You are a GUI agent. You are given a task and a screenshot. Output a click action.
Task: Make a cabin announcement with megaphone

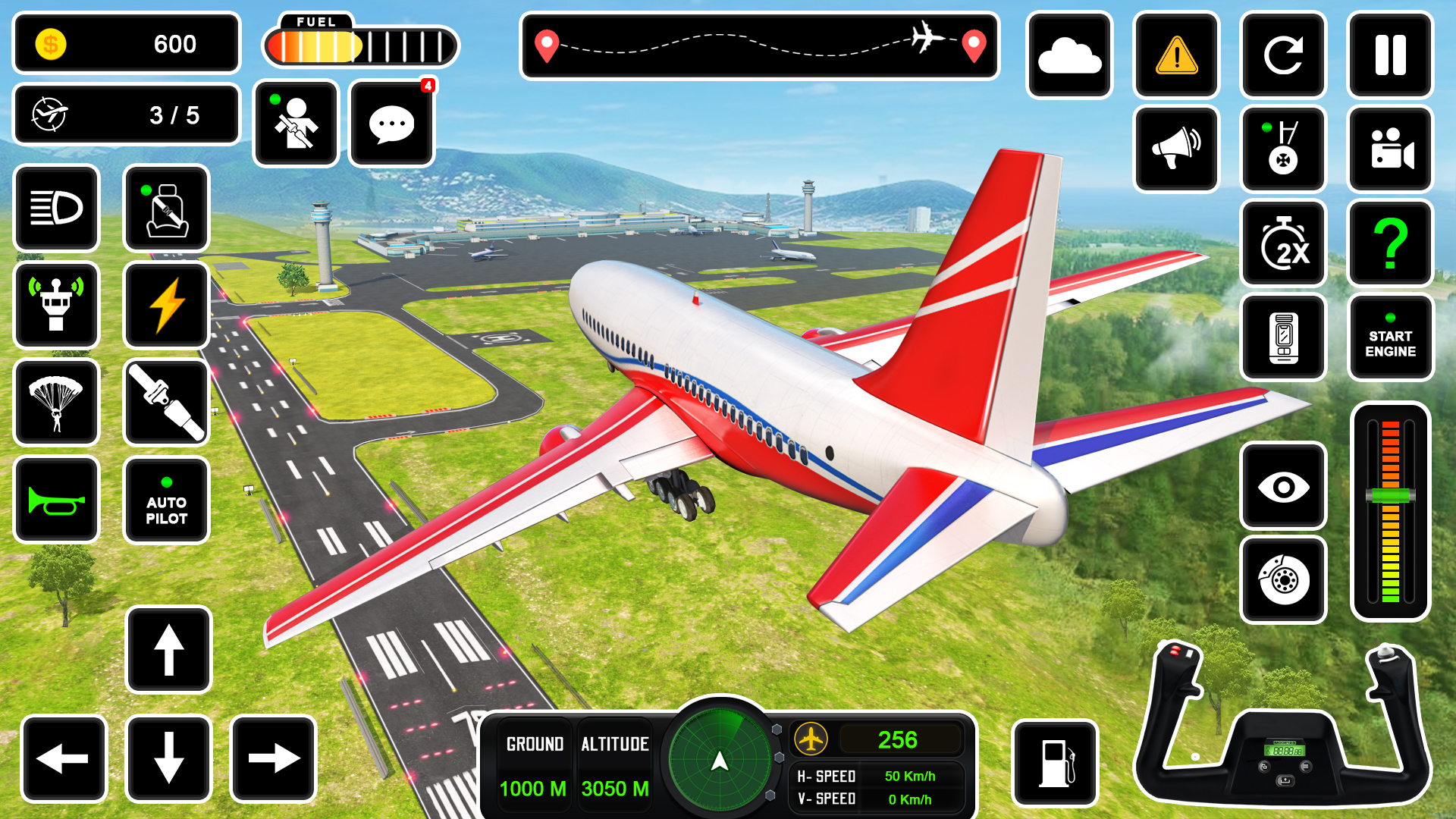coord(1176,148)
